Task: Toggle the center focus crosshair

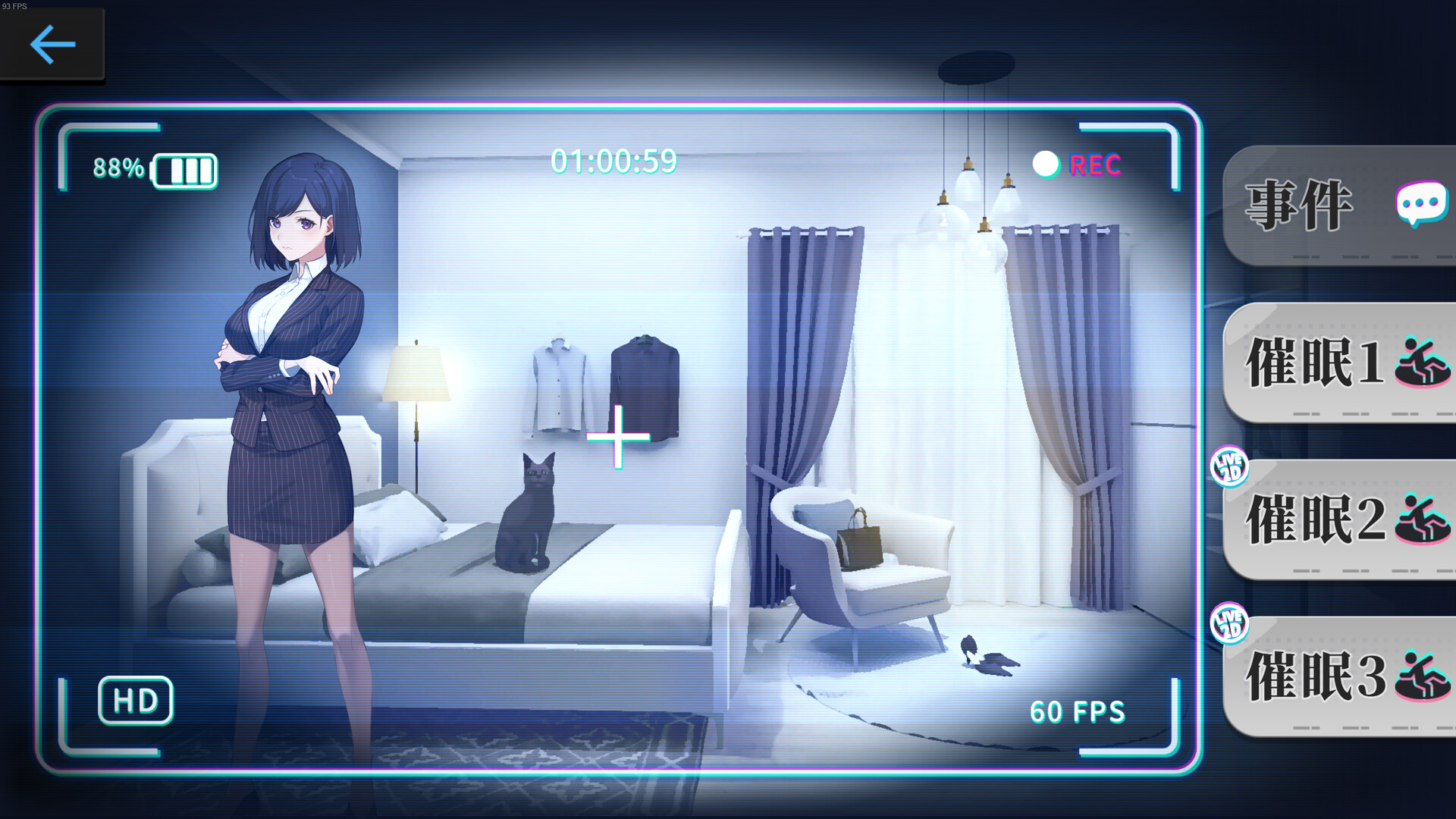Action: (617, 438)
